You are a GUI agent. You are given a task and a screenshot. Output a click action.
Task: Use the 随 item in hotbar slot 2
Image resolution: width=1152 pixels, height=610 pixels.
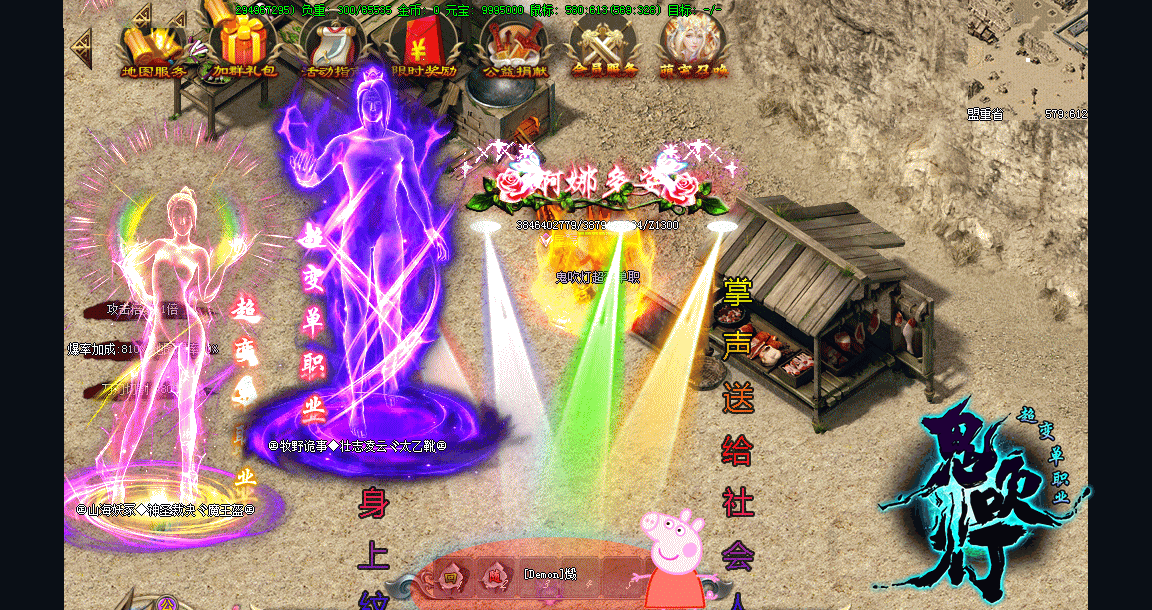(494, 577)
